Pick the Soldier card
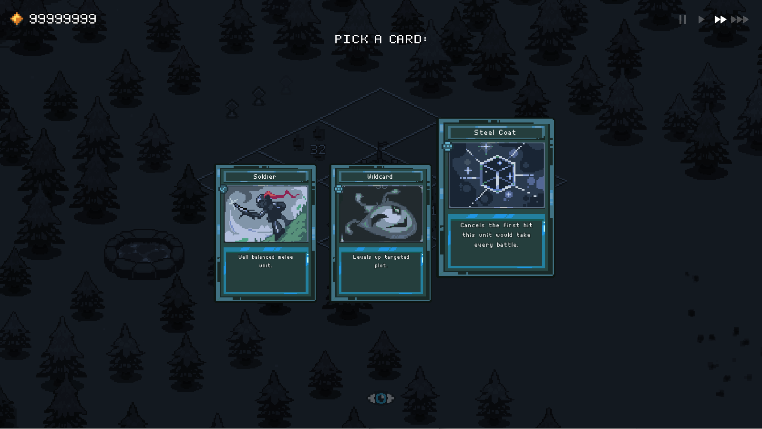Image resolution: width=762 pixels, height=429 pixels. 265,233
